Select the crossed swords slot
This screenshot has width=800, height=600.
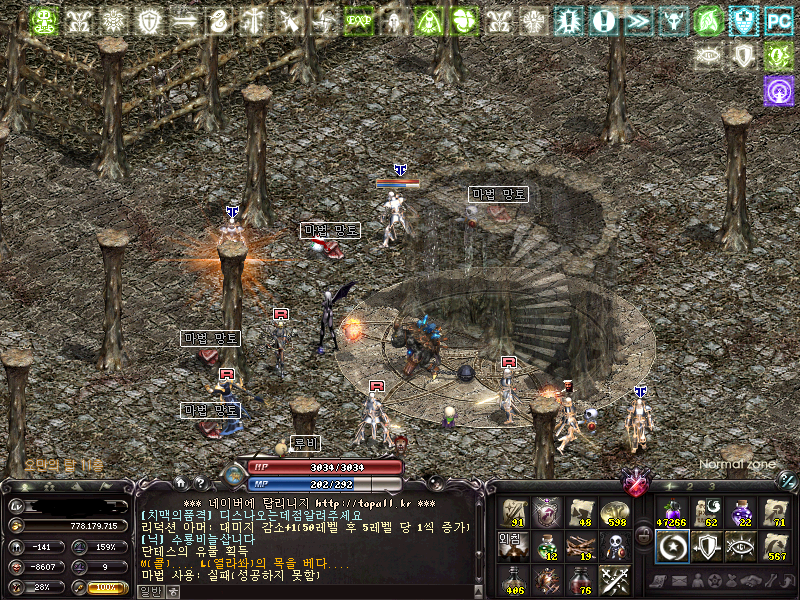[616, 579]
